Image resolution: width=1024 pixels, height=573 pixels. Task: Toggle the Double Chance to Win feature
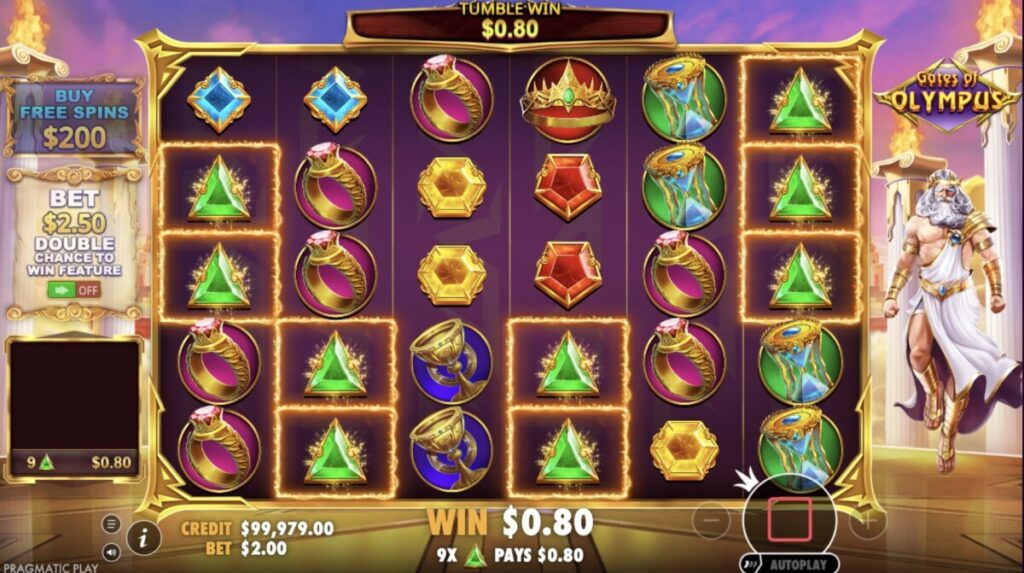tap(75, 290)
